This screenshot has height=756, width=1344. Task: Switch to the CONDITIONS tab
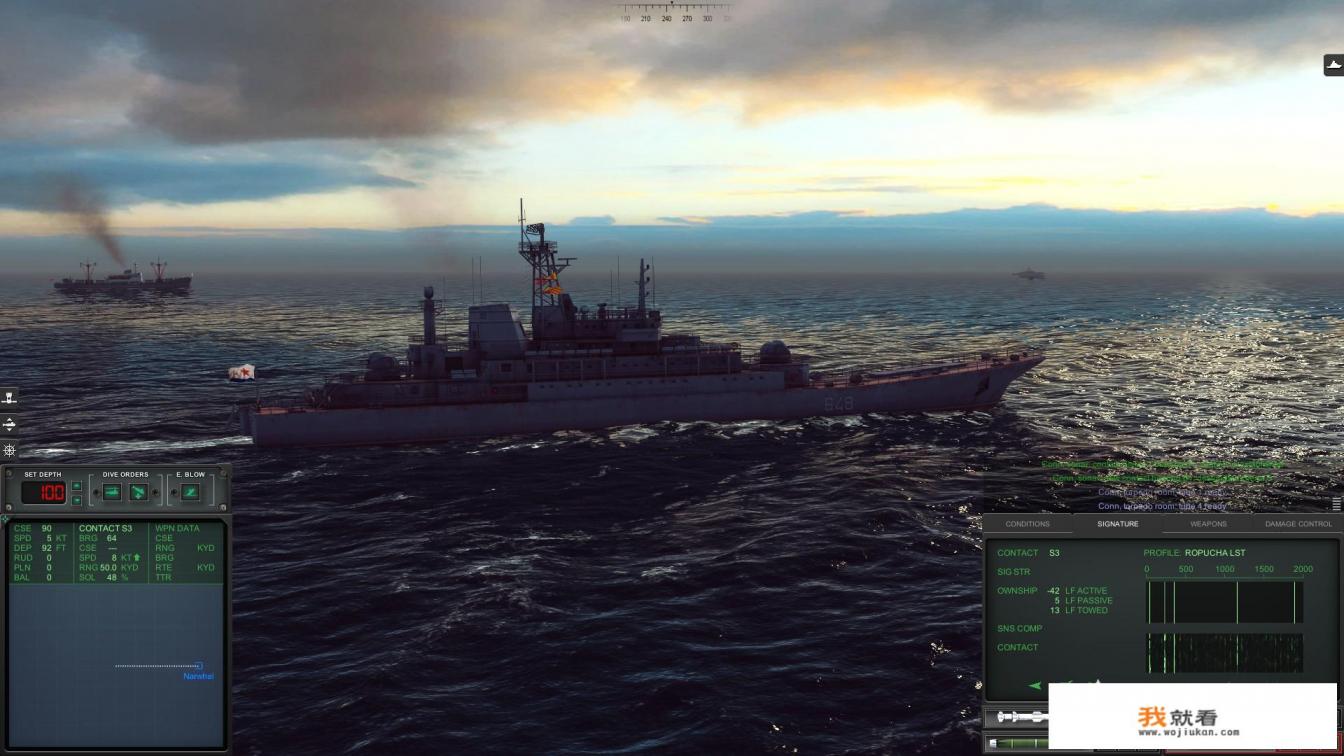pos(1028,523)
